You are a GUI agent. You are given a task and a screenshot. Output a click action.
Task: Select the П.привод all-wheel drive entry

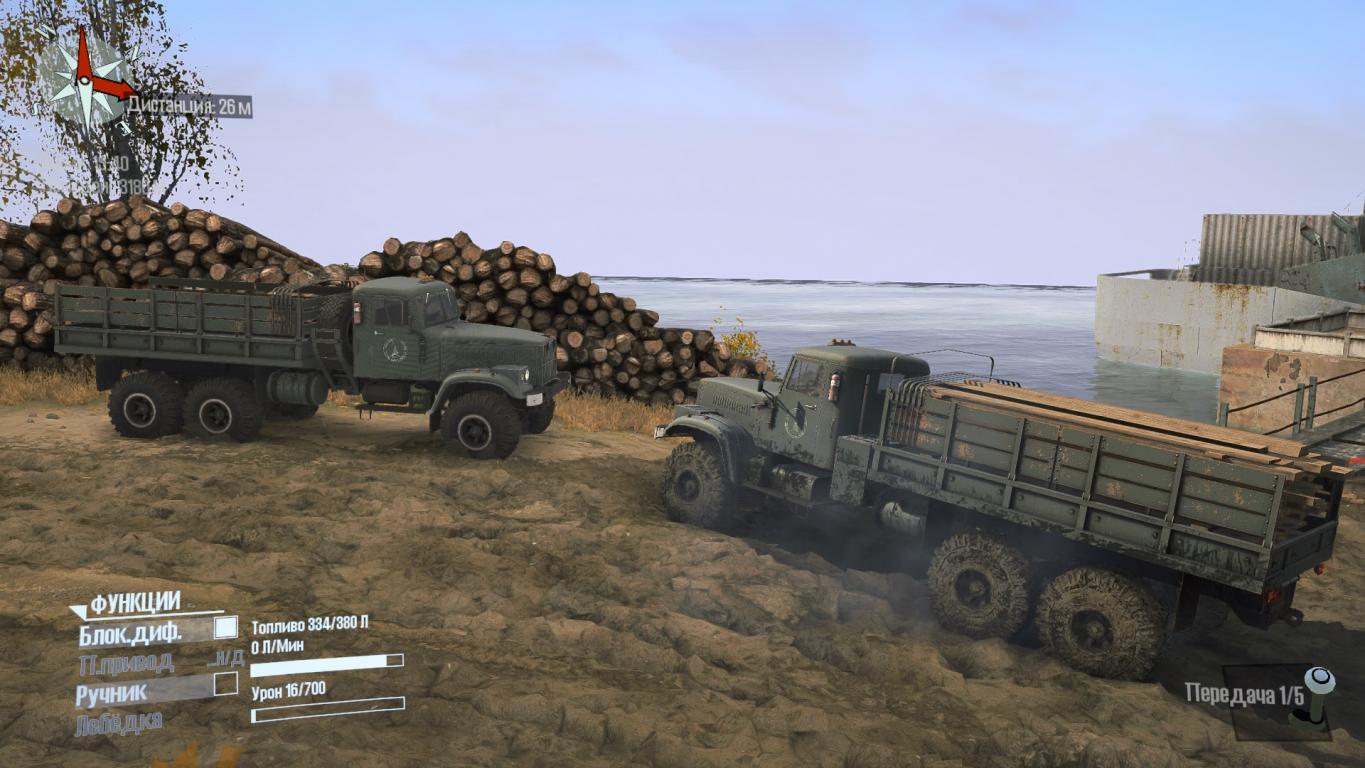point(127,662)
